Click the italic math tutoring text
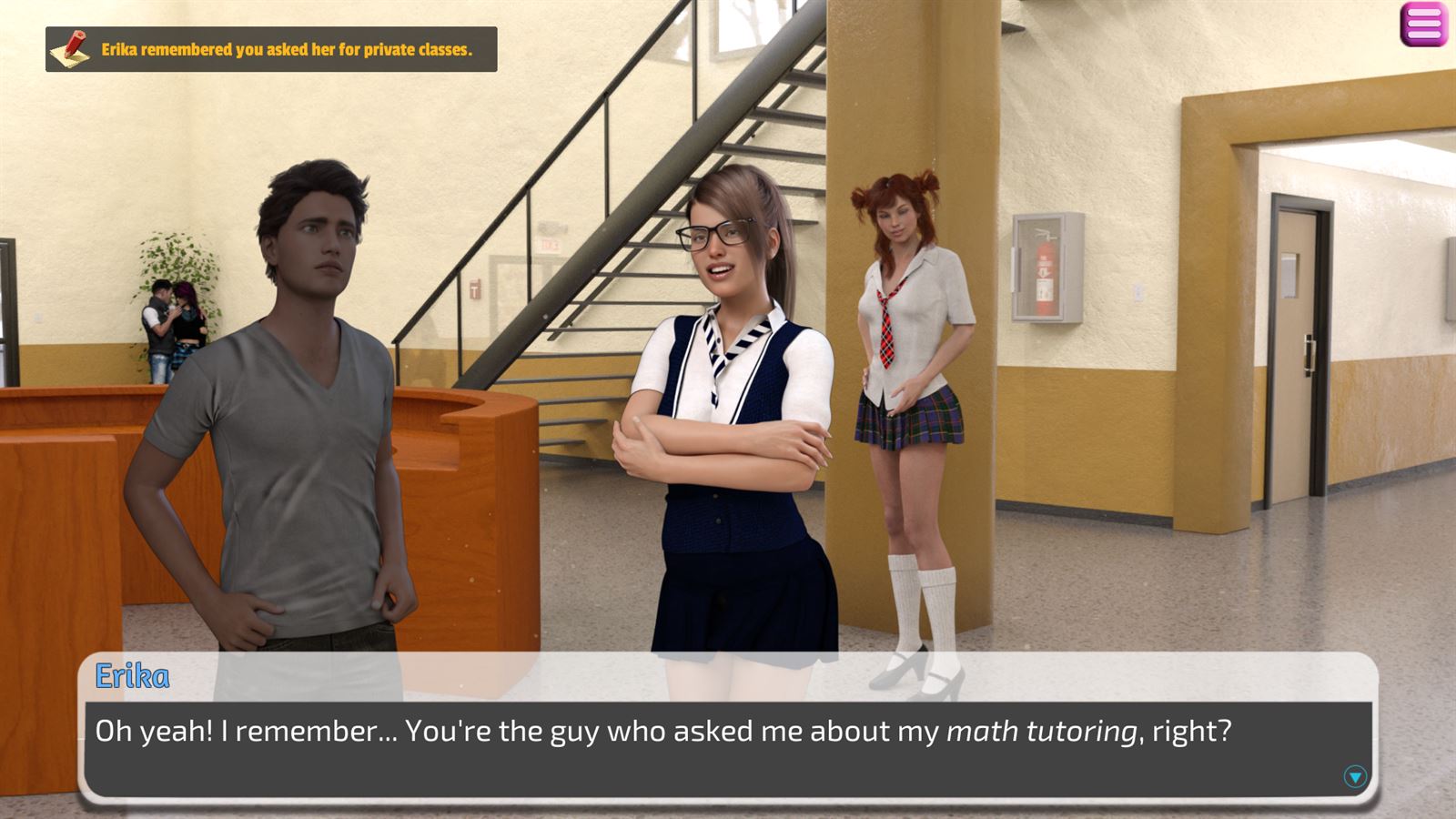Screen dimensions: 1456x819 (1040, 728)
